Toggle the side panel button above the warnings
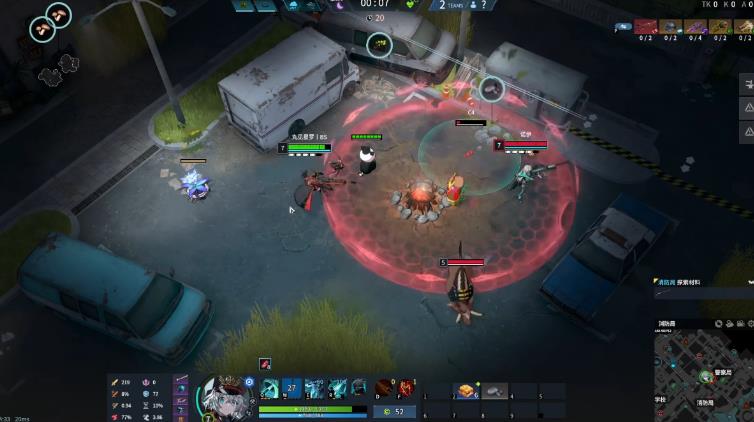This screenshot has height=422, width=754. pos(746,83)
